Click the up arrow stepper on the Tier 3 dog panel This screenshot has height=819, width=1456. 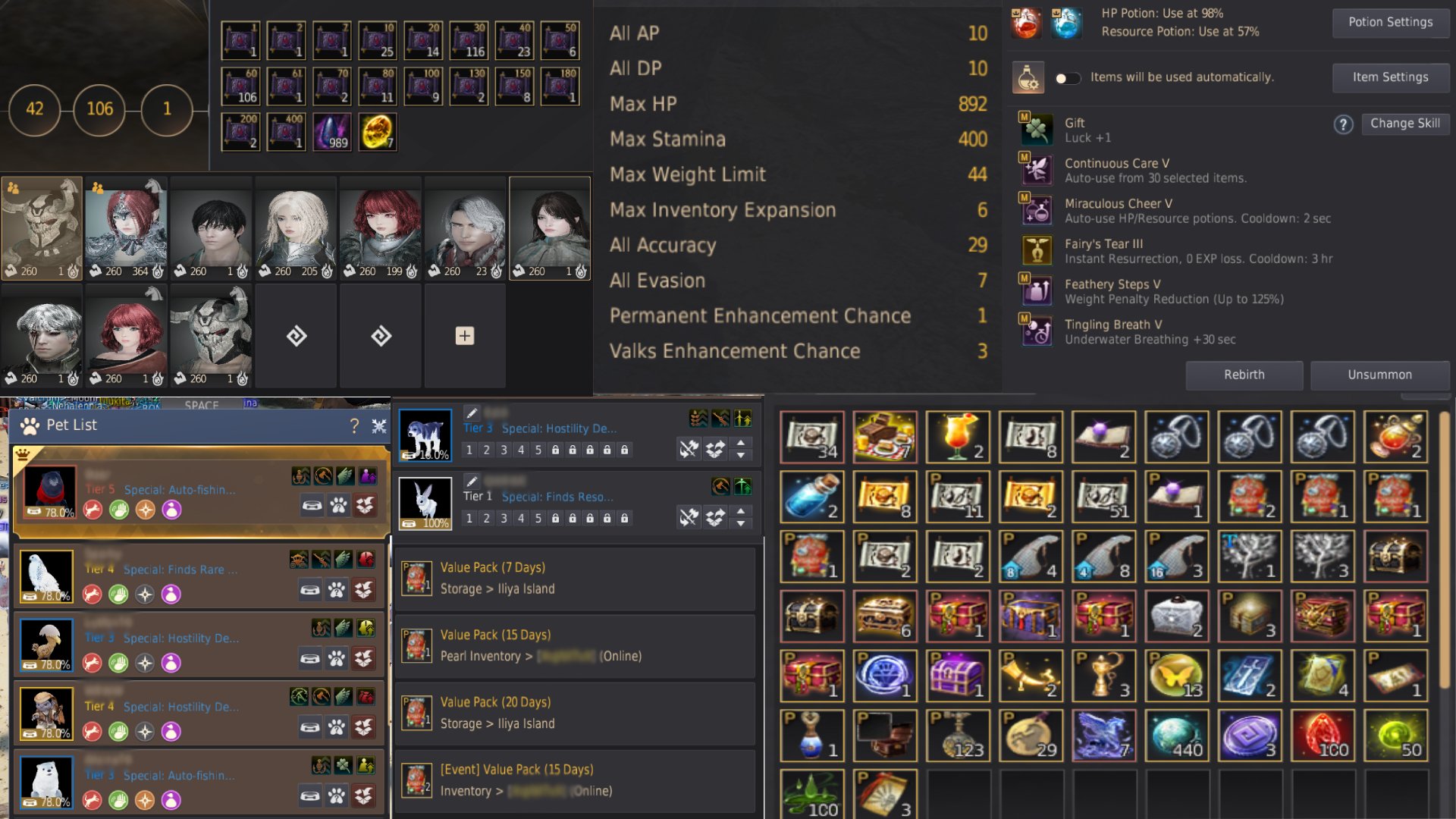[x=742, y=444]
